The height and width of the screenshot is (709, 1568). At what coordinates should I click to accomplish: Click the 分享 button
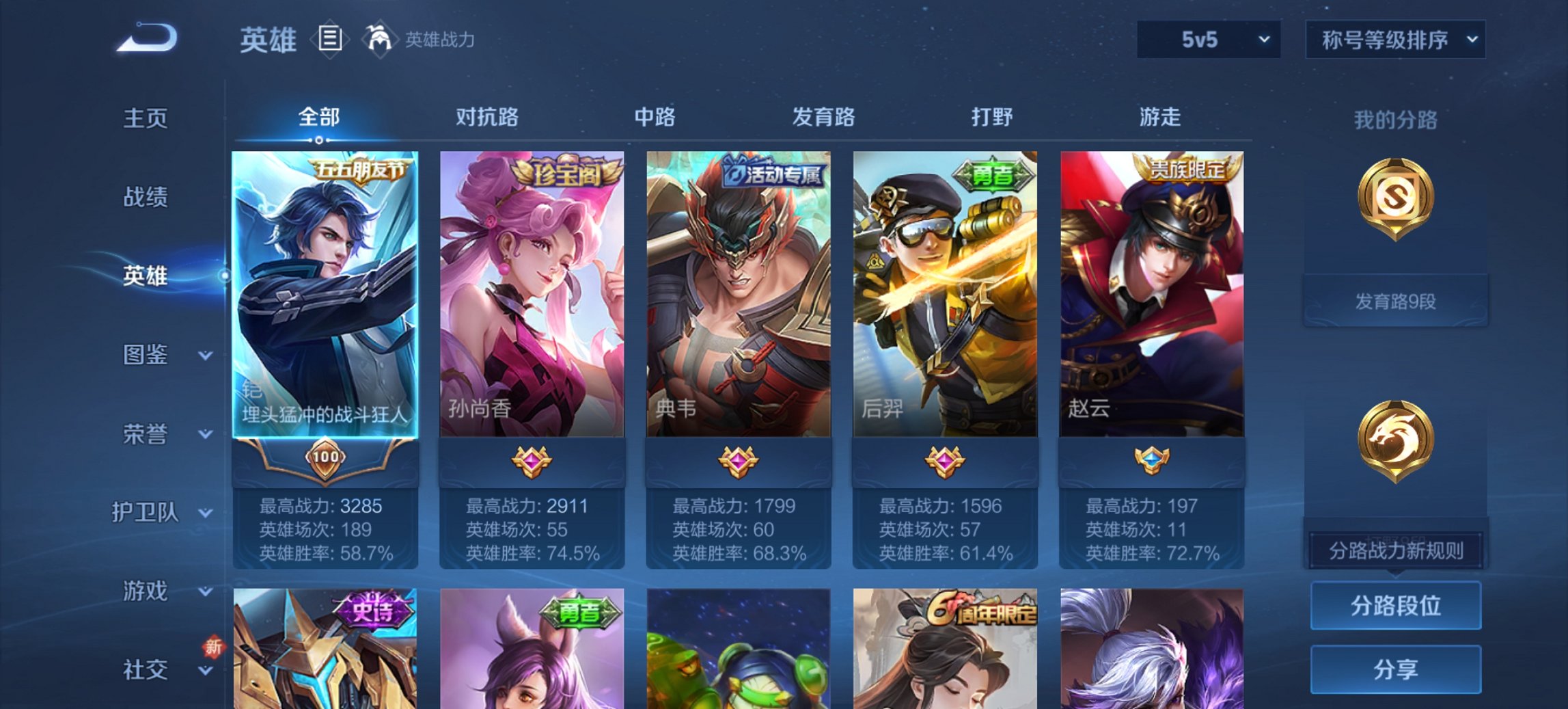(1397, 668)
